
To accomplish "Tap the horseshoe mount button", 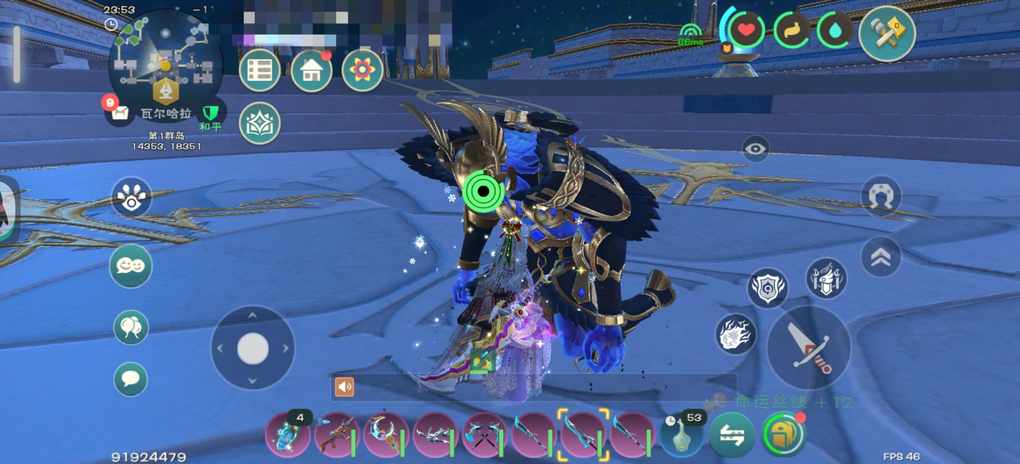I will (x=881, y=196).
